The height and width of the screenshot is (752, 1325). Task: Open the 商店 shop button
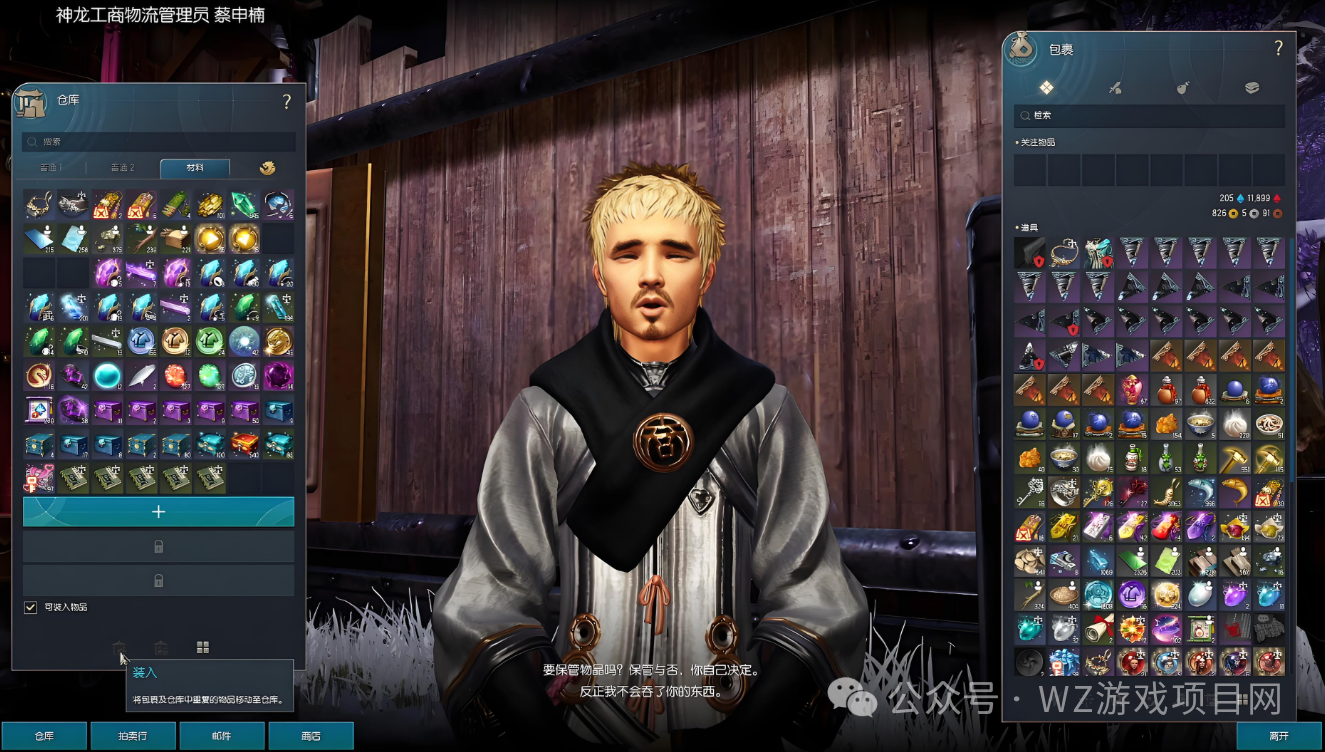pos(311,736)
